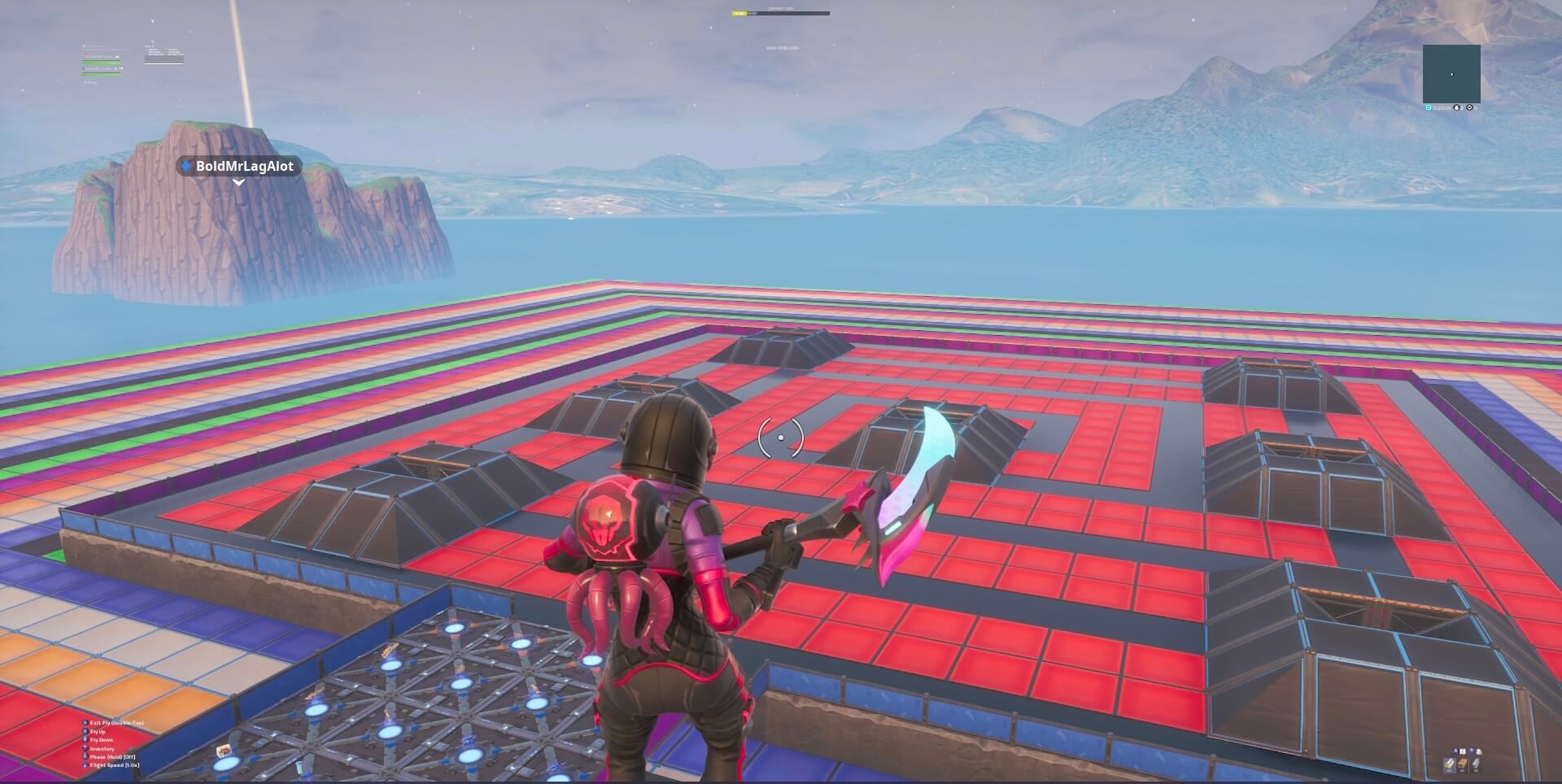Click the location marker icon beside the minimap

1469,107
